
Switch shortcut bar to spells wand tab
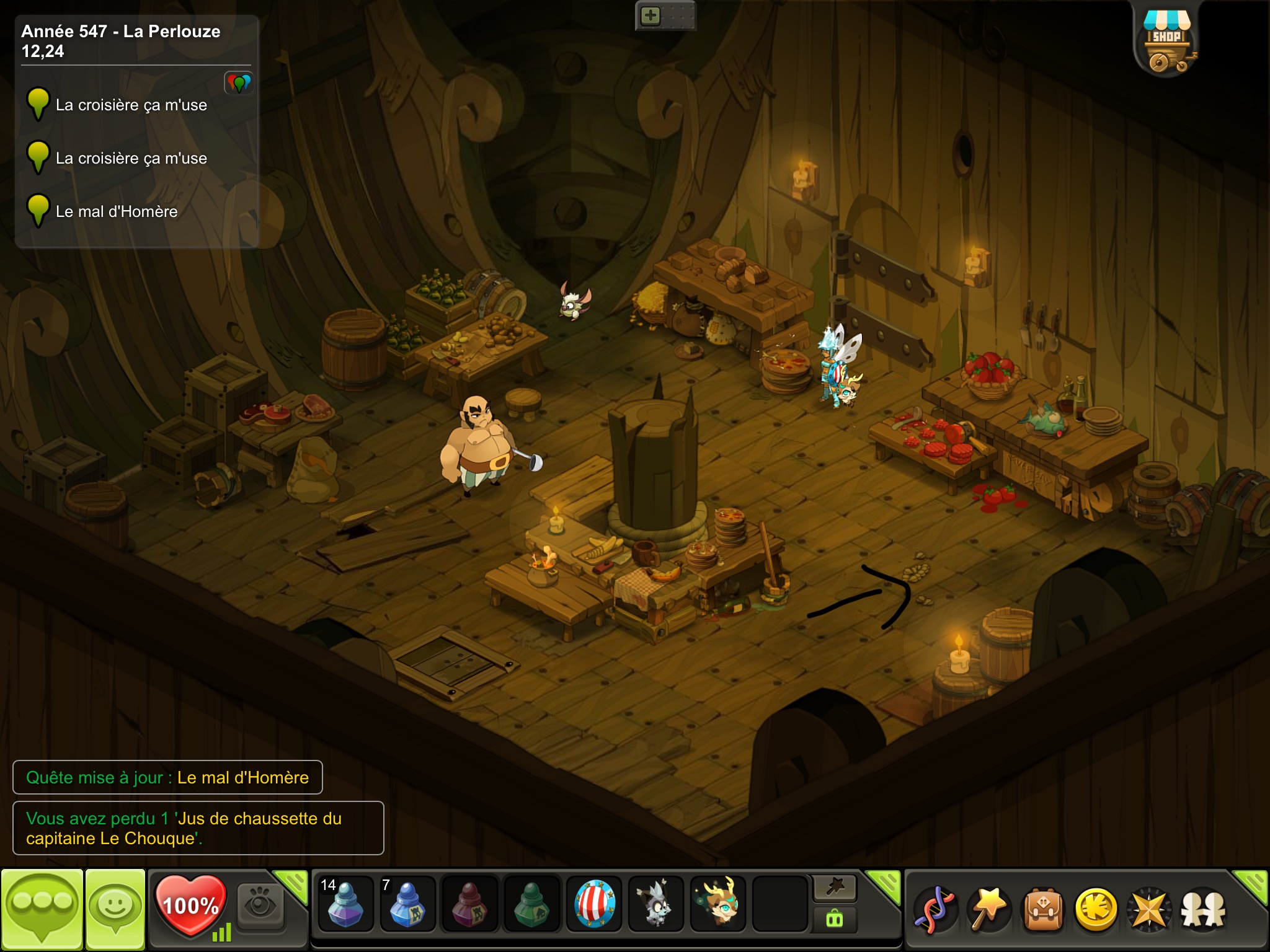click(x=835, y=888)
